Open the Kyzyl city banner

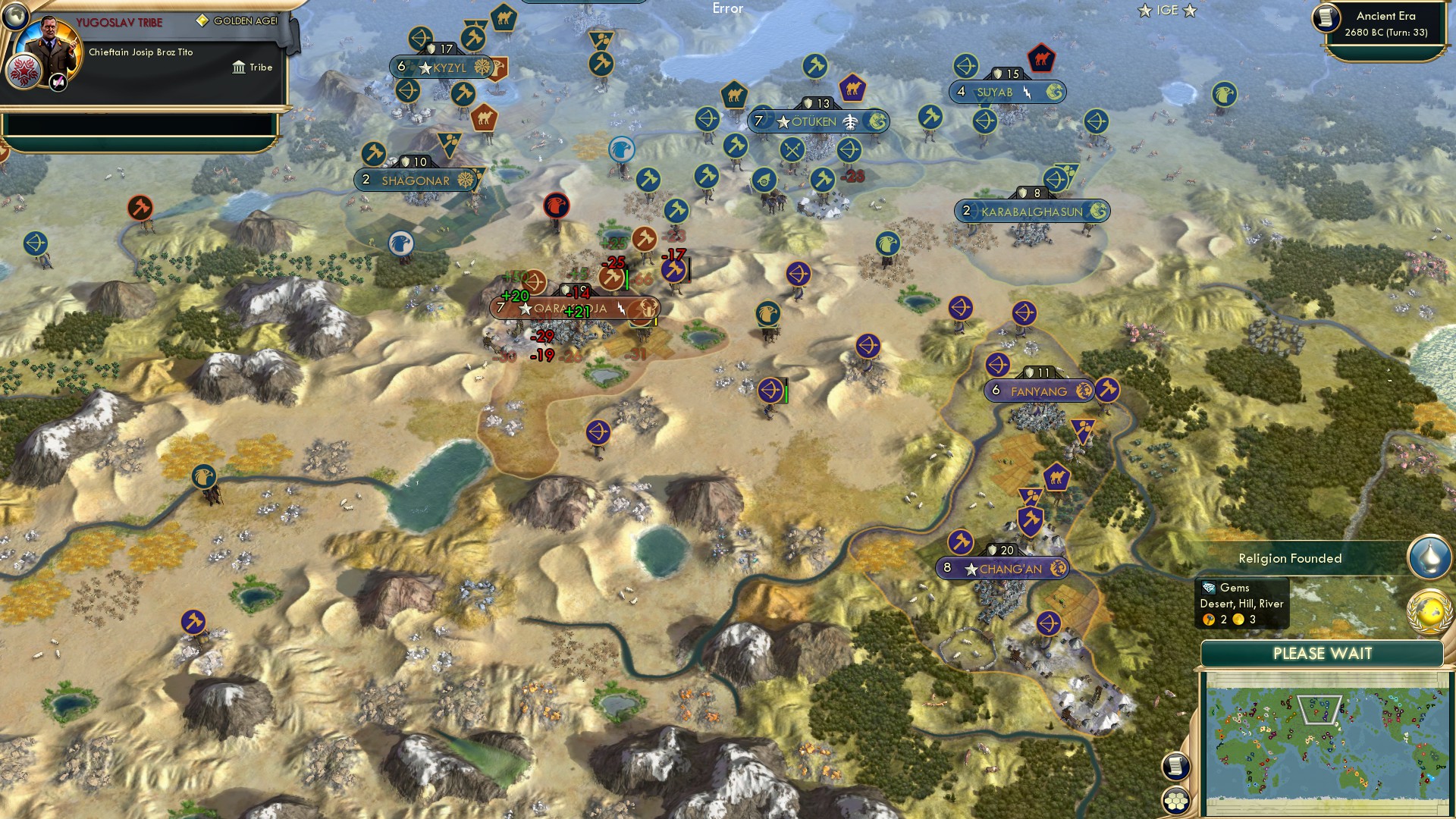pyautogui.click(x=442, y=67)
